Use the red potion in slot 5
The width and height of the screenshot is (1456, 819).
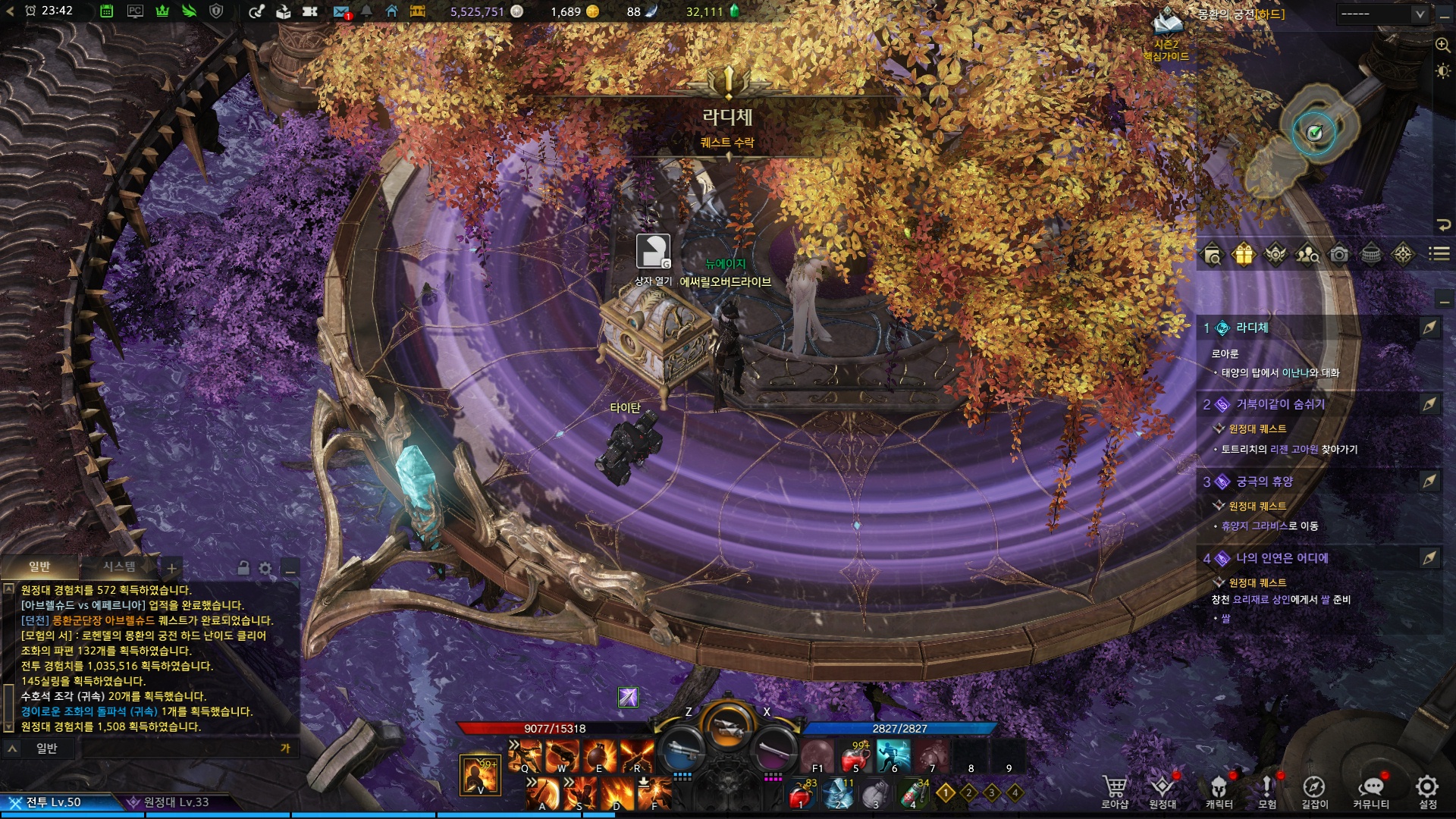[855, 756]
